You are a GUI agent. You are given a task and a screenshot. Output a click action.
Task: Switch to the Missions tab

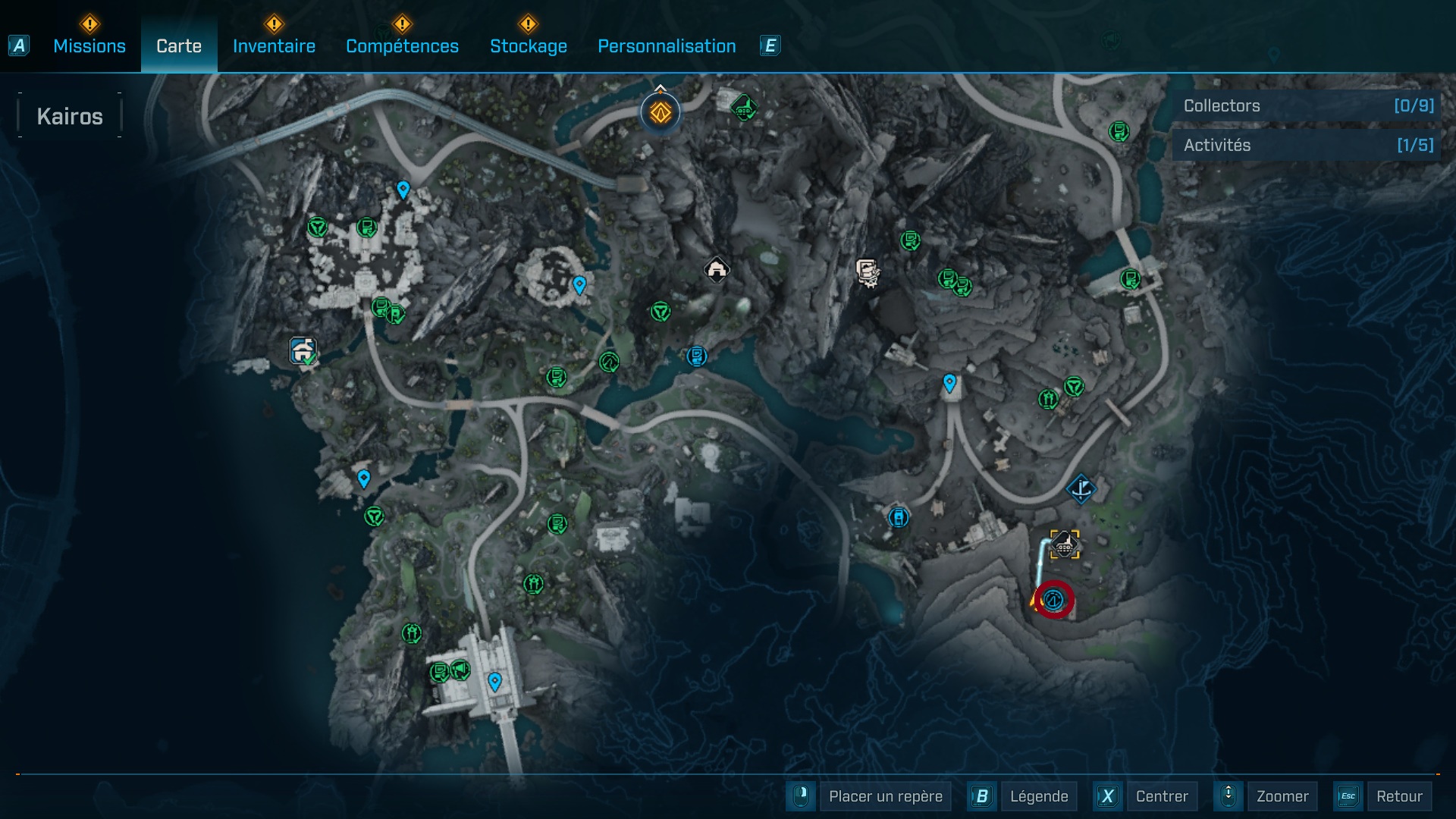point(89,46)
